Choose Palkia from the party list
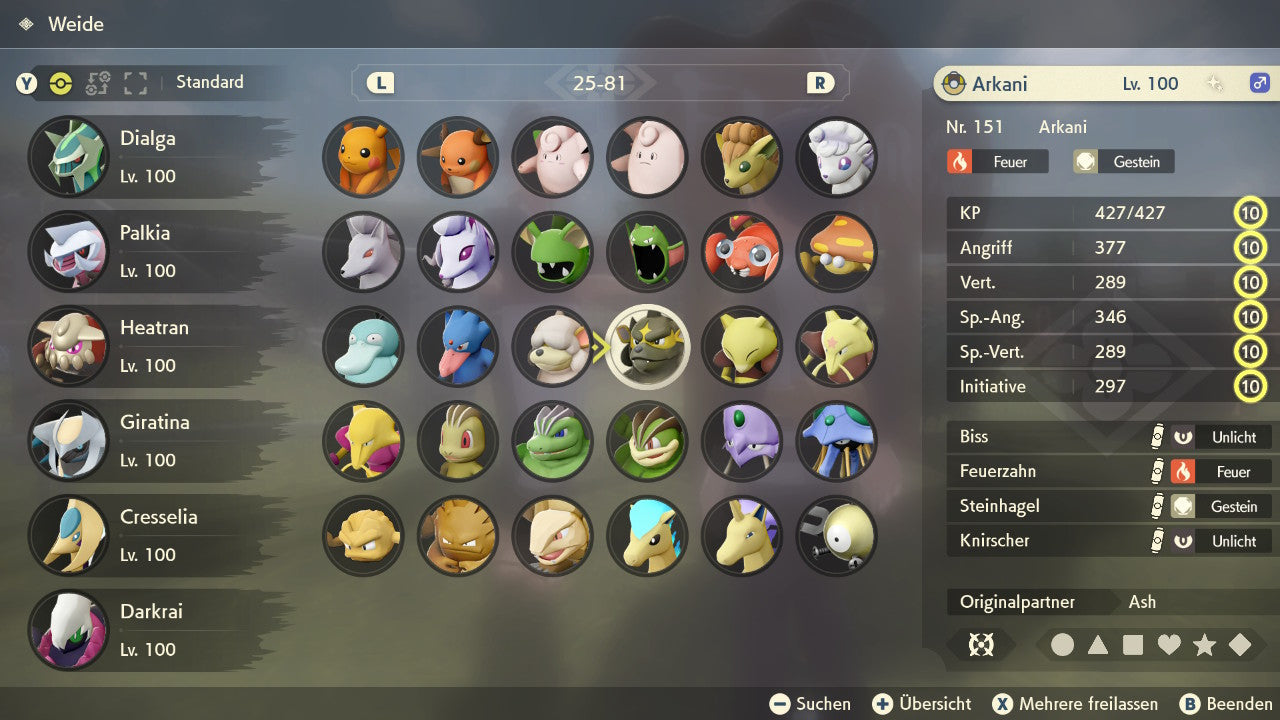The height and width of the screenshot is (720, 1280). click(150, 251)
